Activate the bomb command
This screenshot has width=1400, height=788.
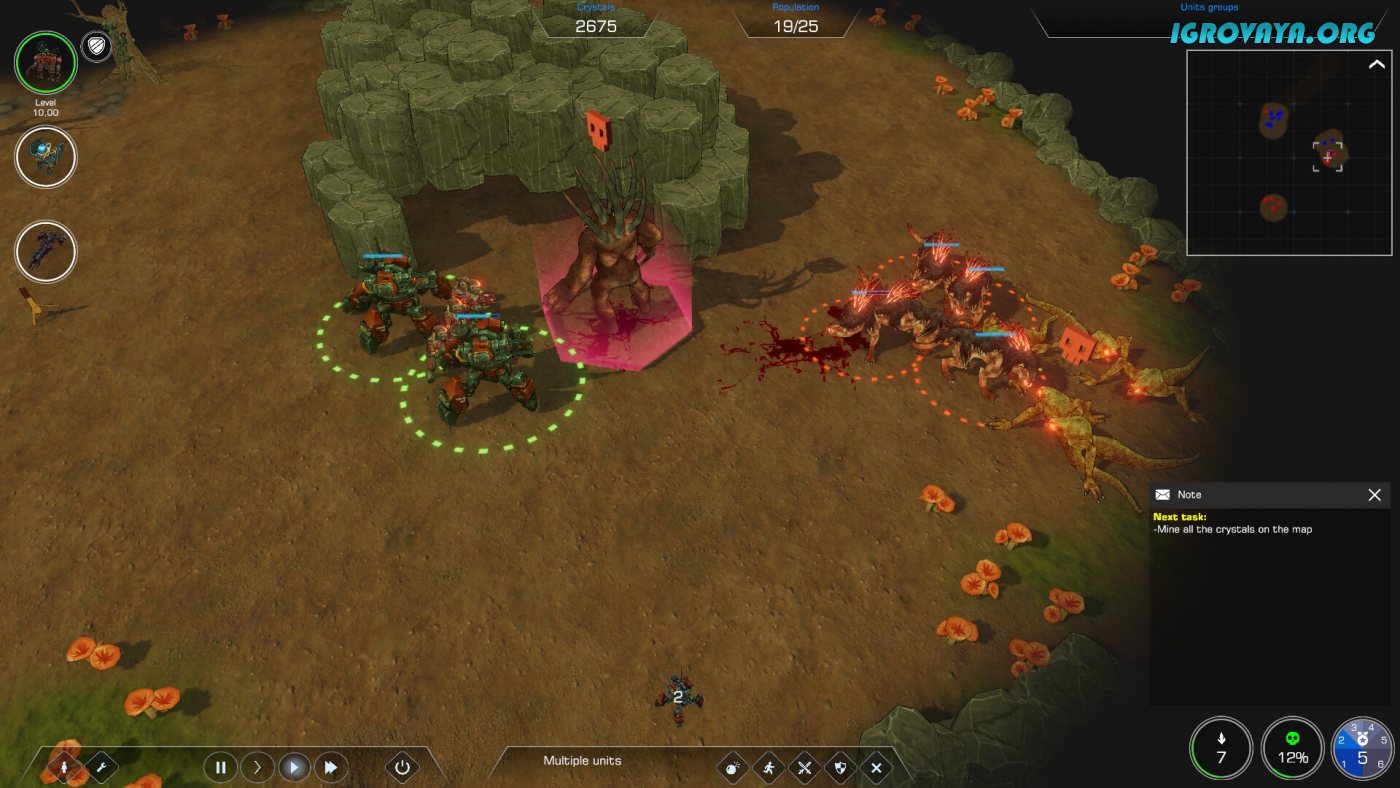pos(732,768)
